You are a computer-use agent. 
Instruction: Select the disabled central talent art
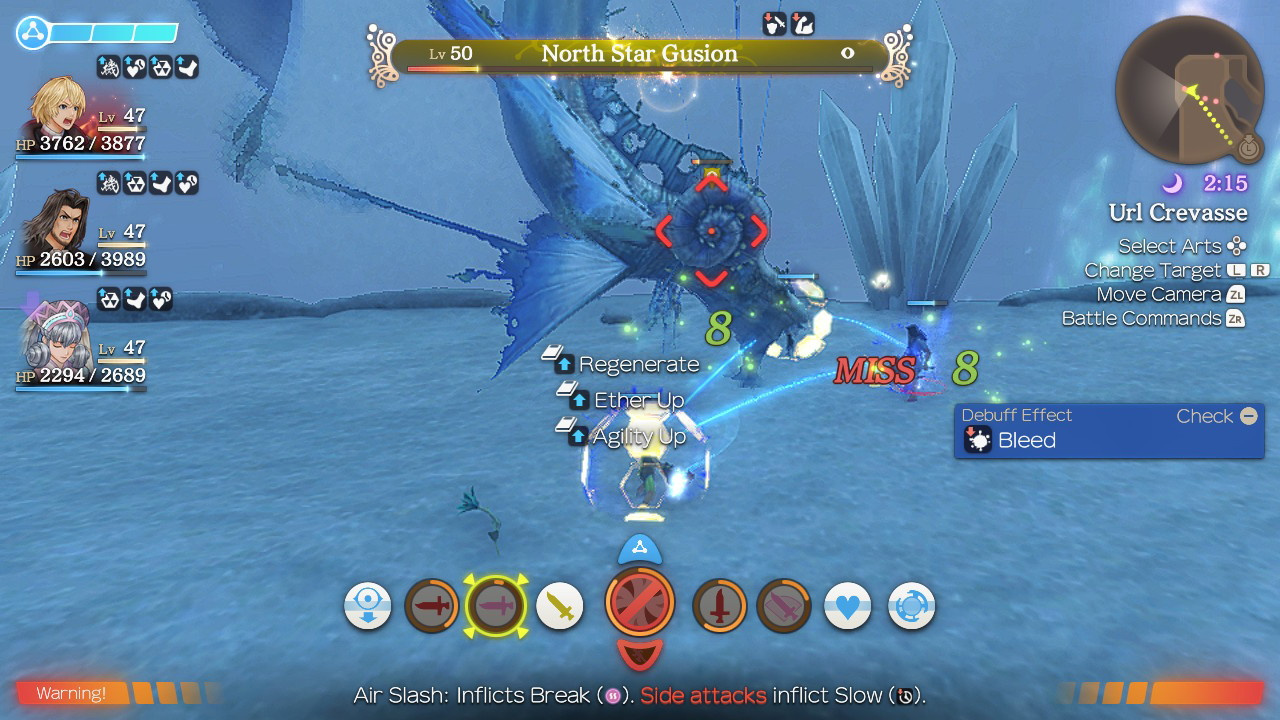[640, 603]
